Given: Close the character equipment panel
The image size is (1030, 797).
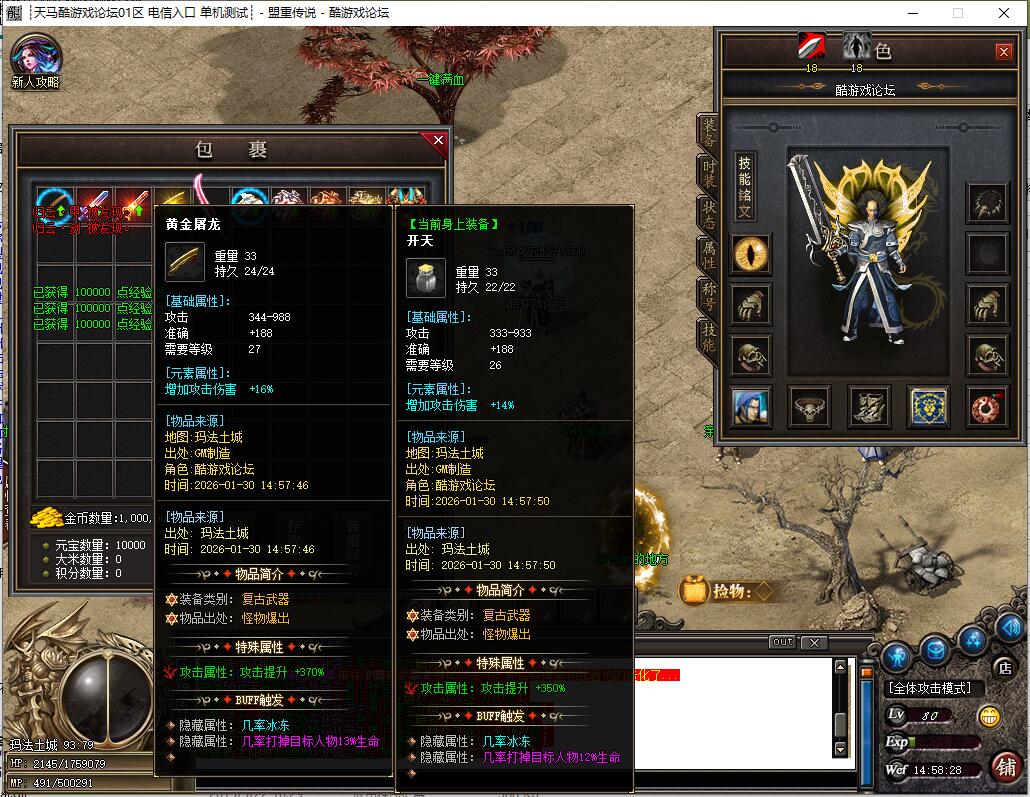Looking at the screenshot, I should point(1003,52).
